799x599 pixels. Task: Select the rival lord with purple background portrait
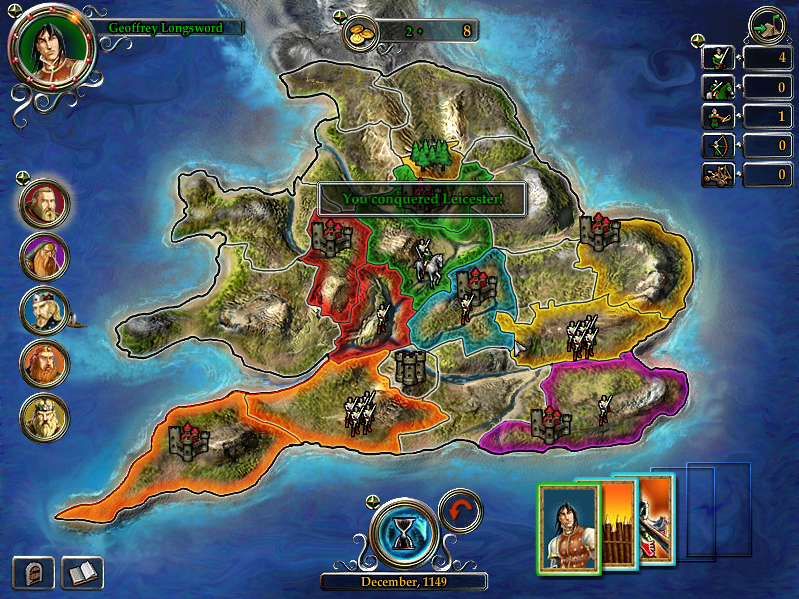(x=45, y=257)
